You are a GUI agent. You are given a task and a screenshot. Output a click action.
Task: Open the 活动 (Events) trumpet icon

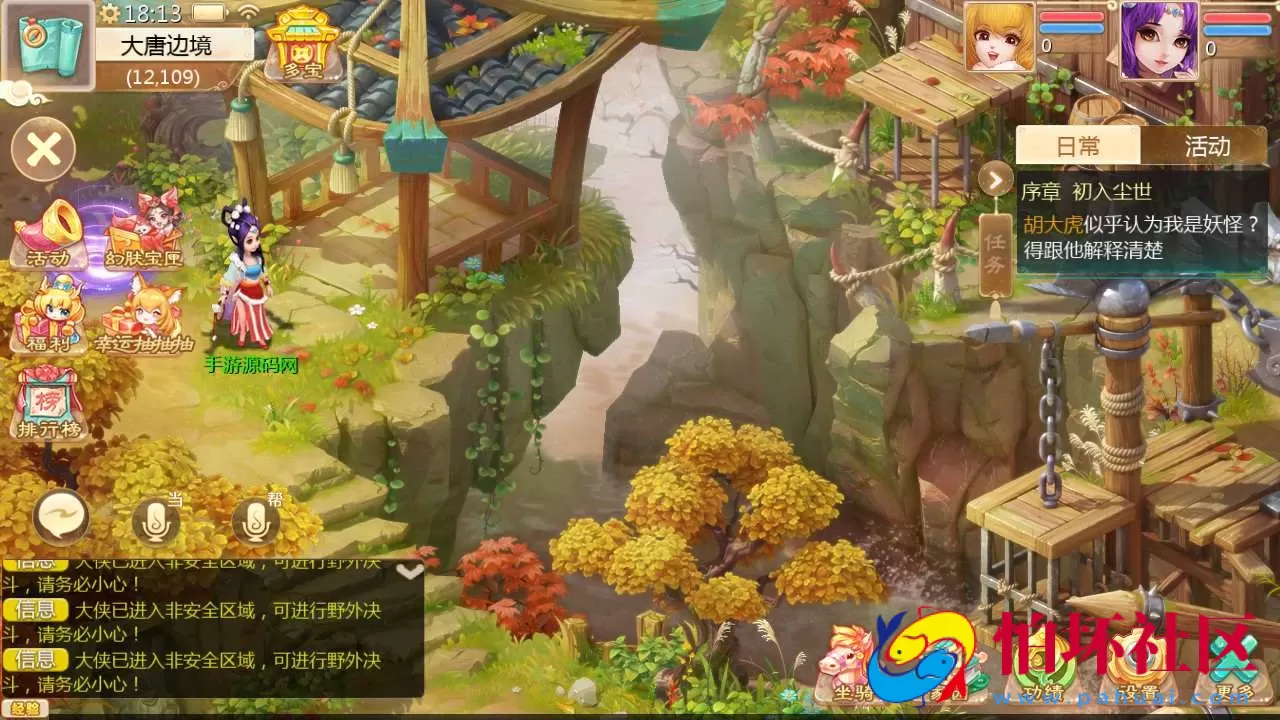(x=48, y=232)
